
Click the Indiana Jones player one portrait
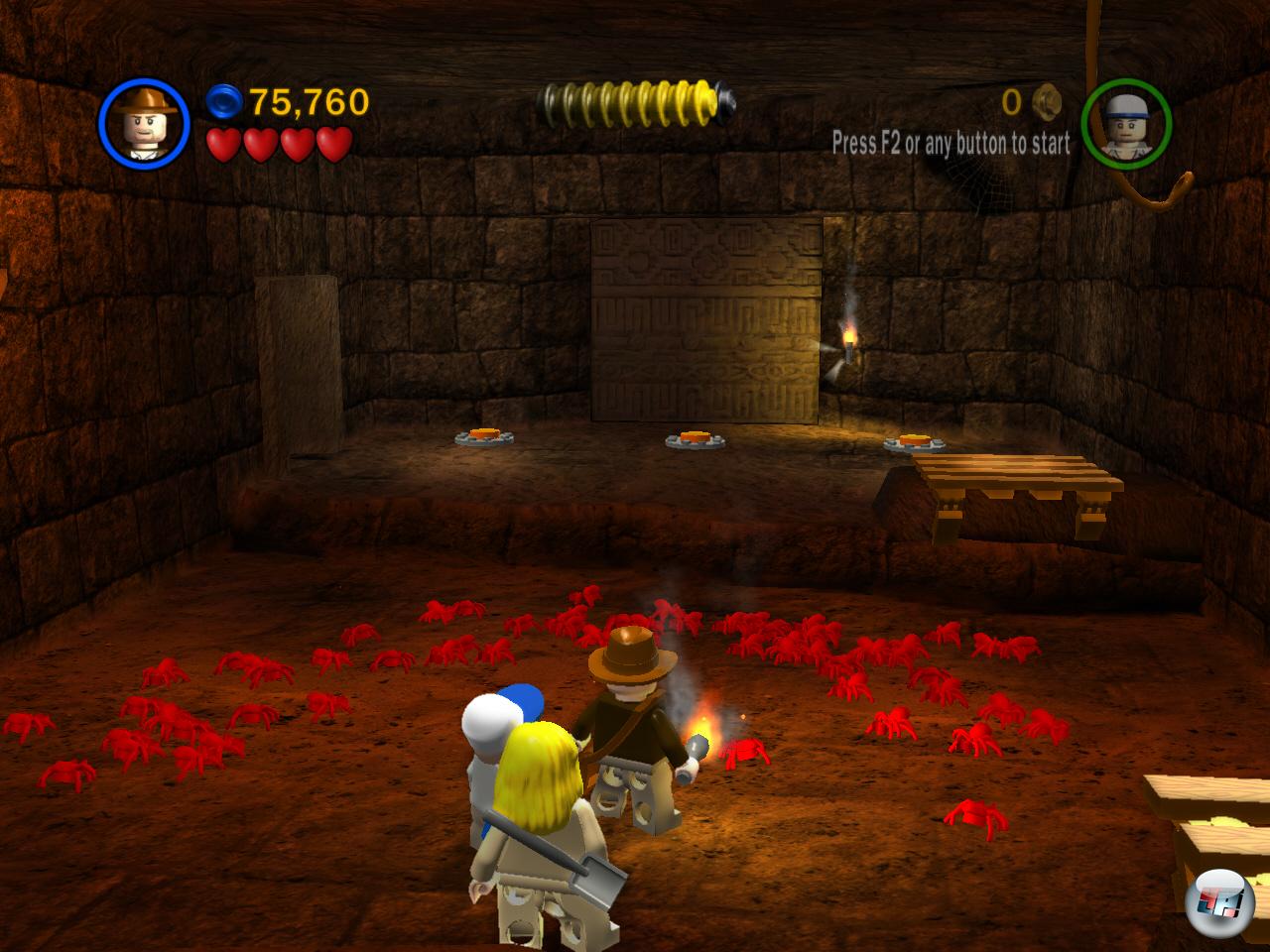click(144, 123)
